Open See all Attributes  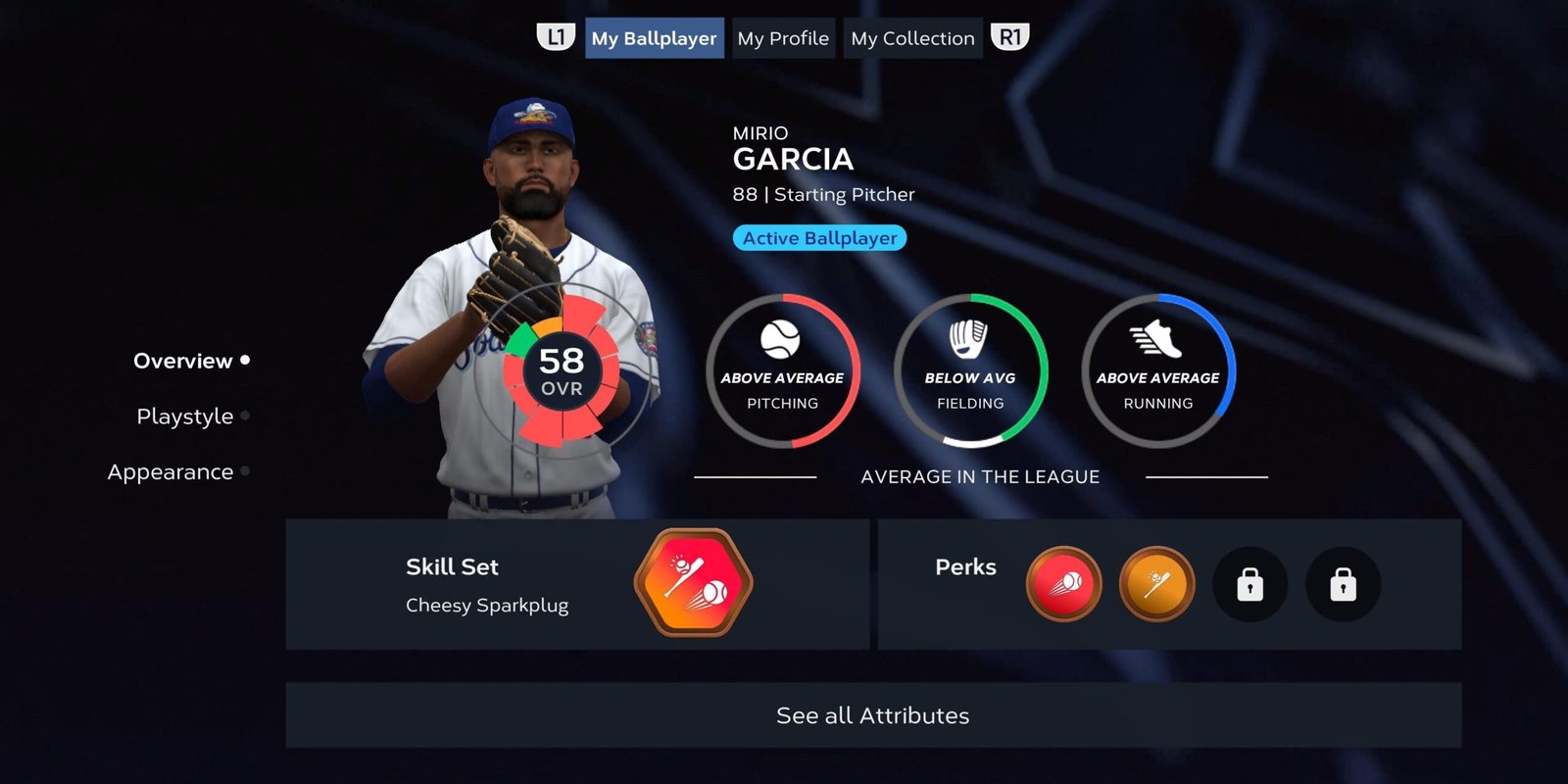point(871,715)
